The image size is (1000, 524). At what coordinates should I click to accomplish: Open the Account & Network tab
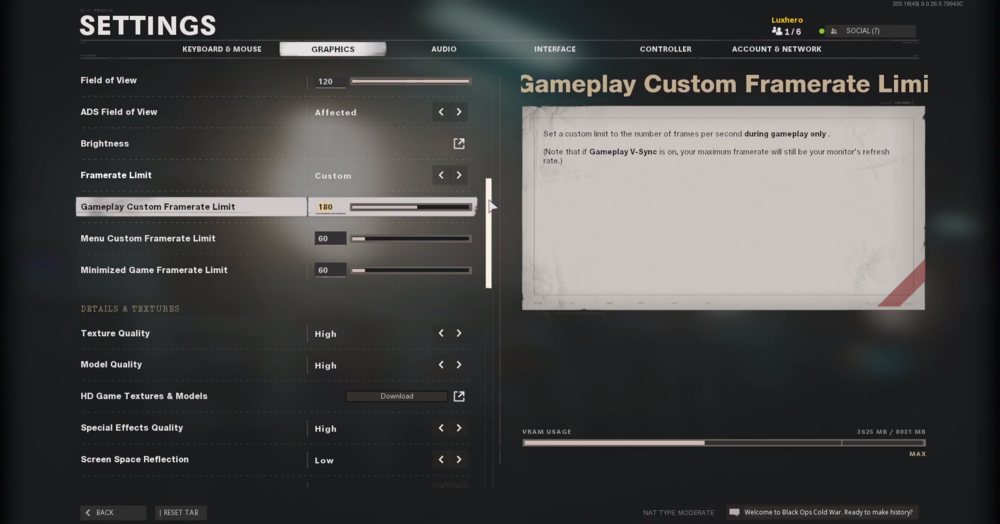click(x=776, y=49)
